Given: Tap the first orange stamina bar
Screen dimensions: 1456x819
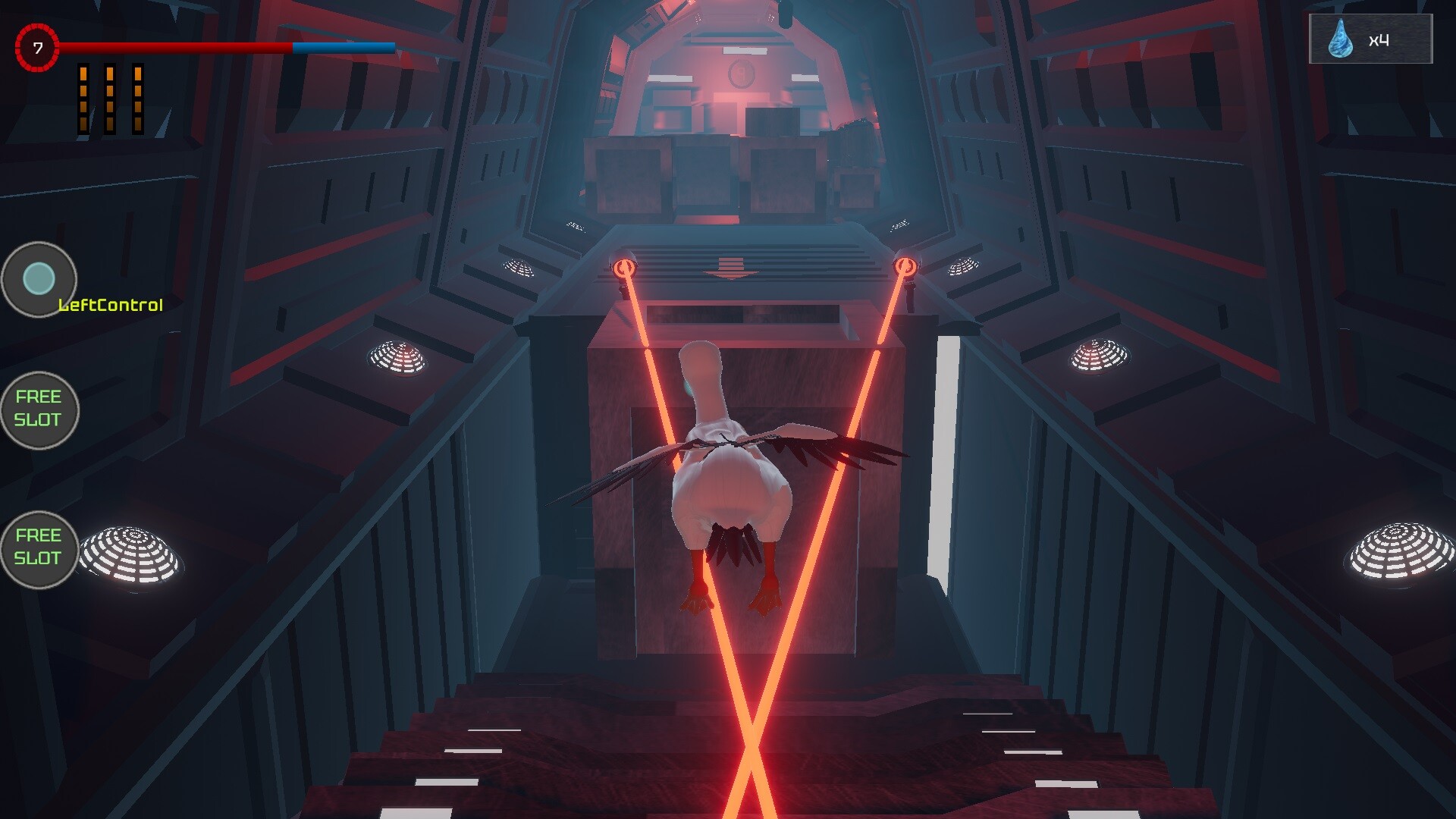Looking at the screenshot, I should (x=82, y=99).
